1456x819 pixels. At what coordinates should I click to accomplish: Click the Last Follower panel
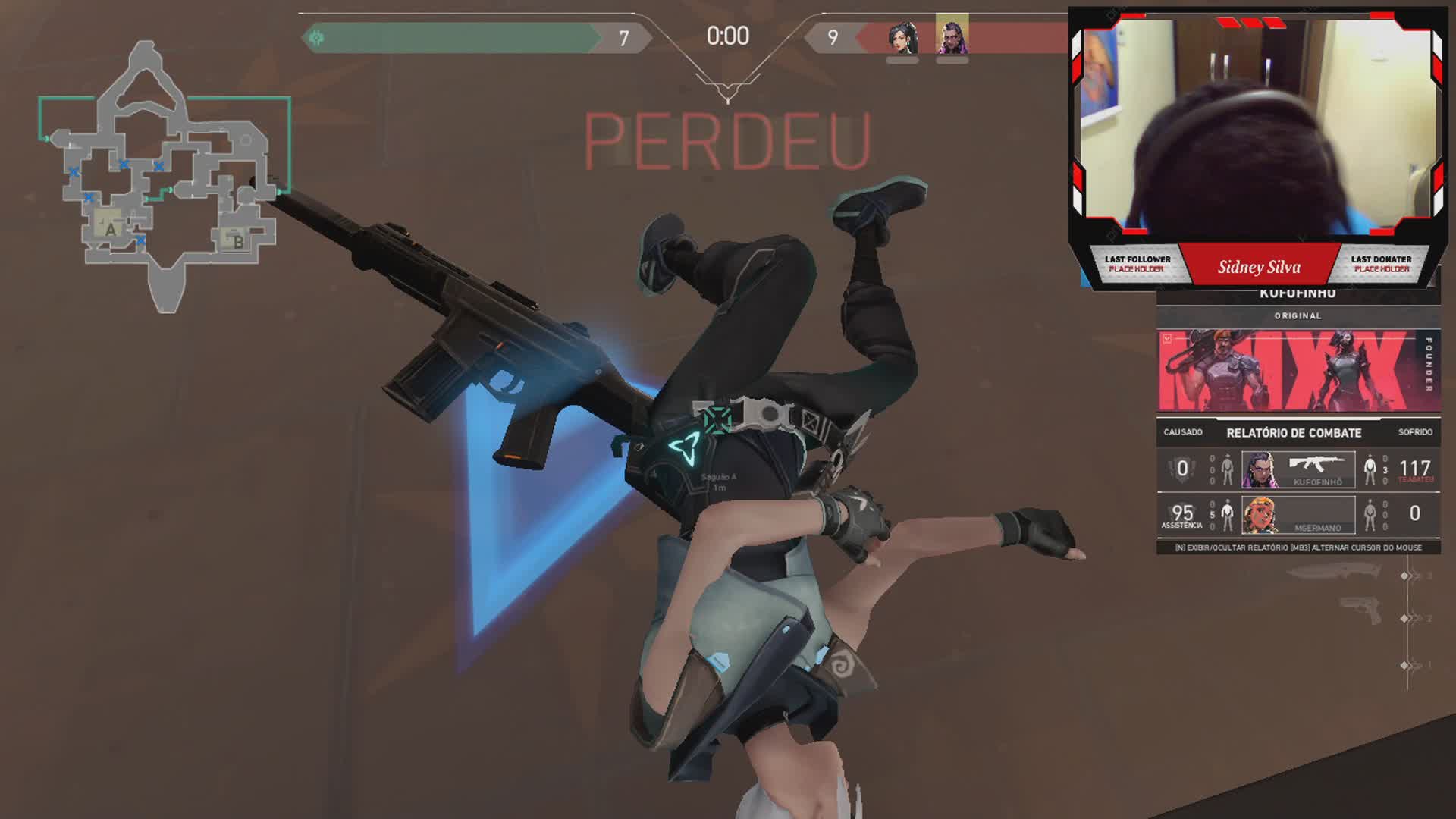[1137, 264]
